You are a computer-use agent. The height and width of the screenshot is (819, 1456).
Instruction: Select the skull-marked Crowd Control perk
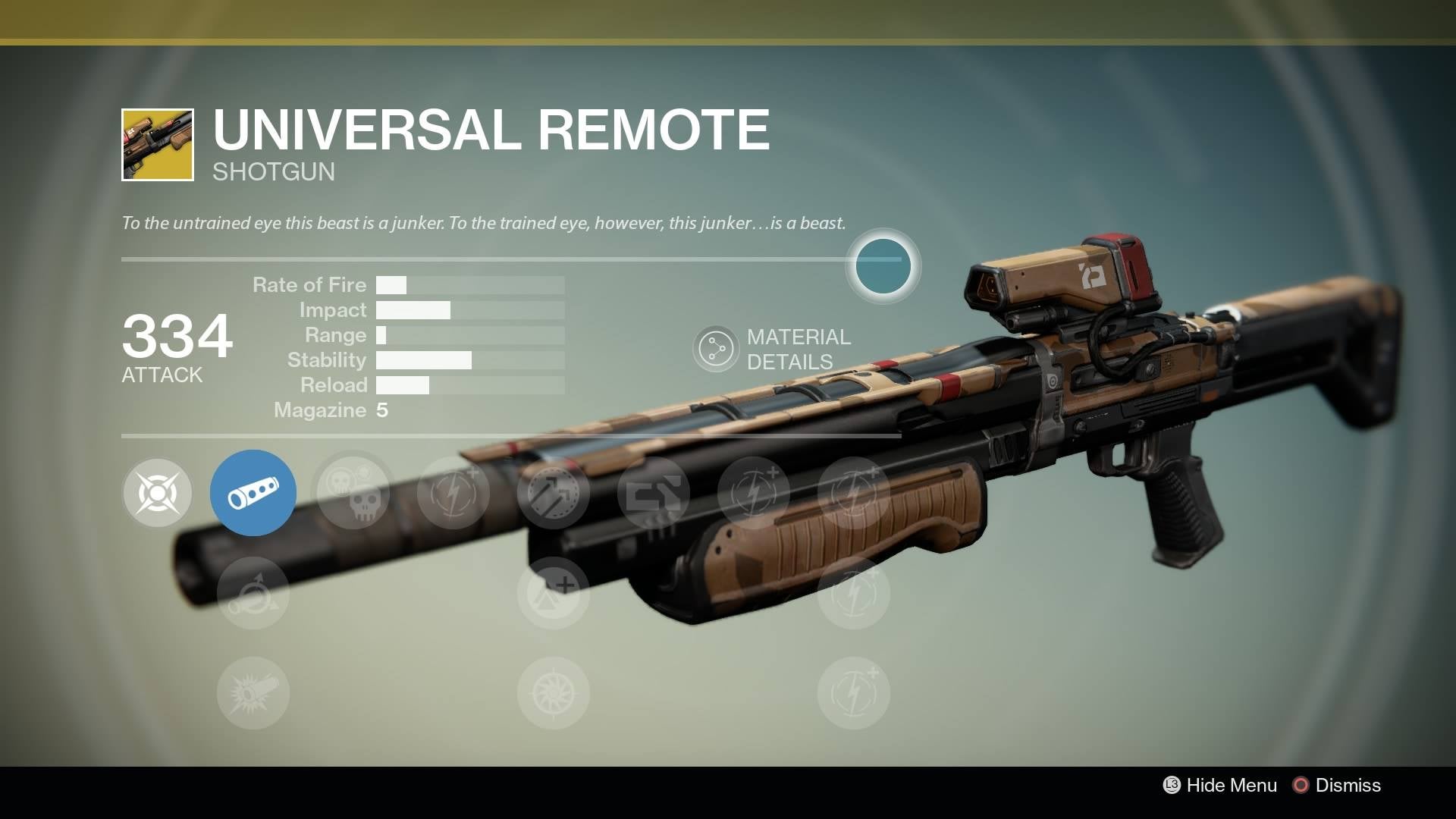pyautogui.click(x=353, y=493)
